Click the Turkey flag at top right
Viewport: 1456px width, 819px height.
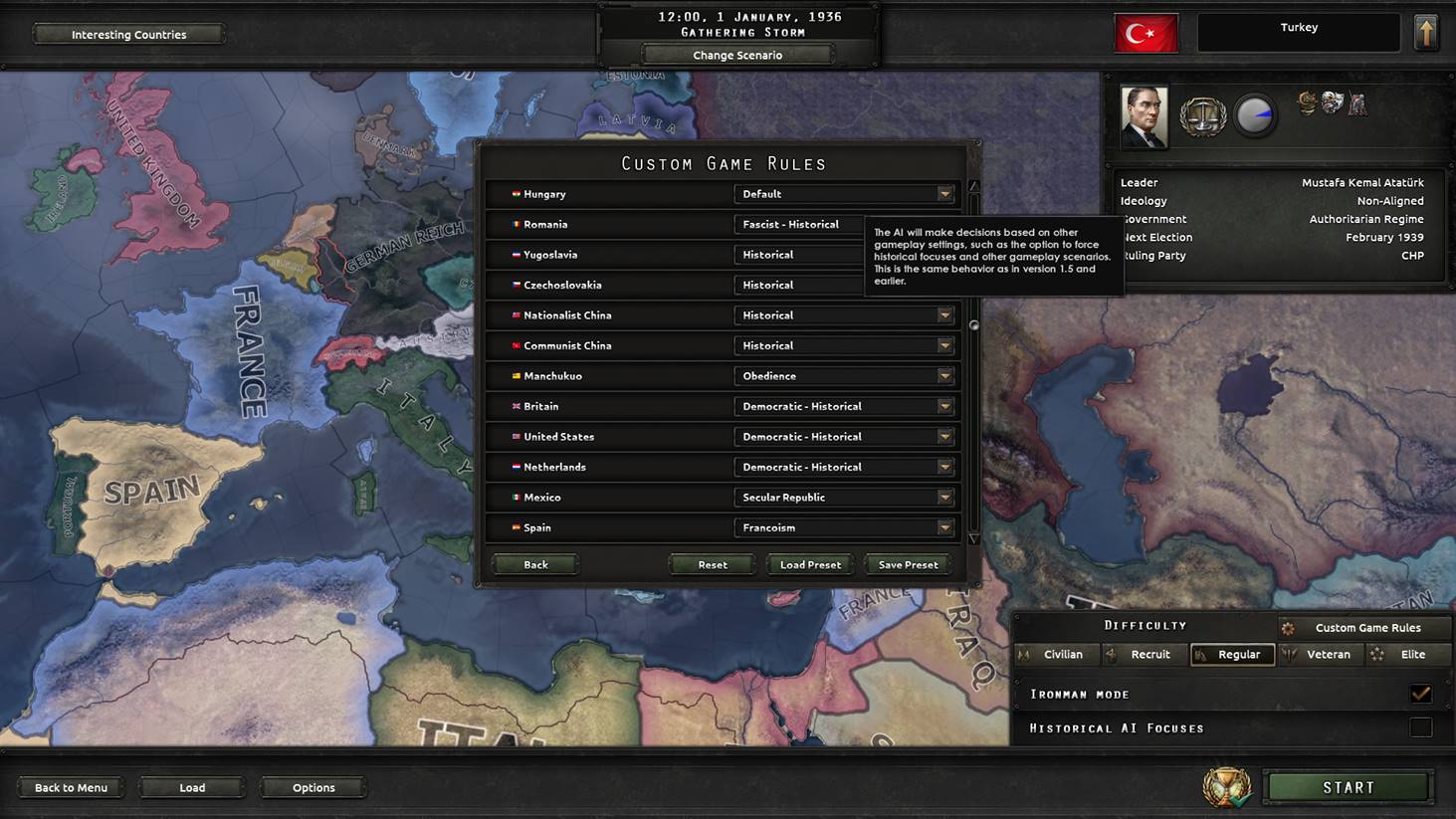coord(1145,32)
